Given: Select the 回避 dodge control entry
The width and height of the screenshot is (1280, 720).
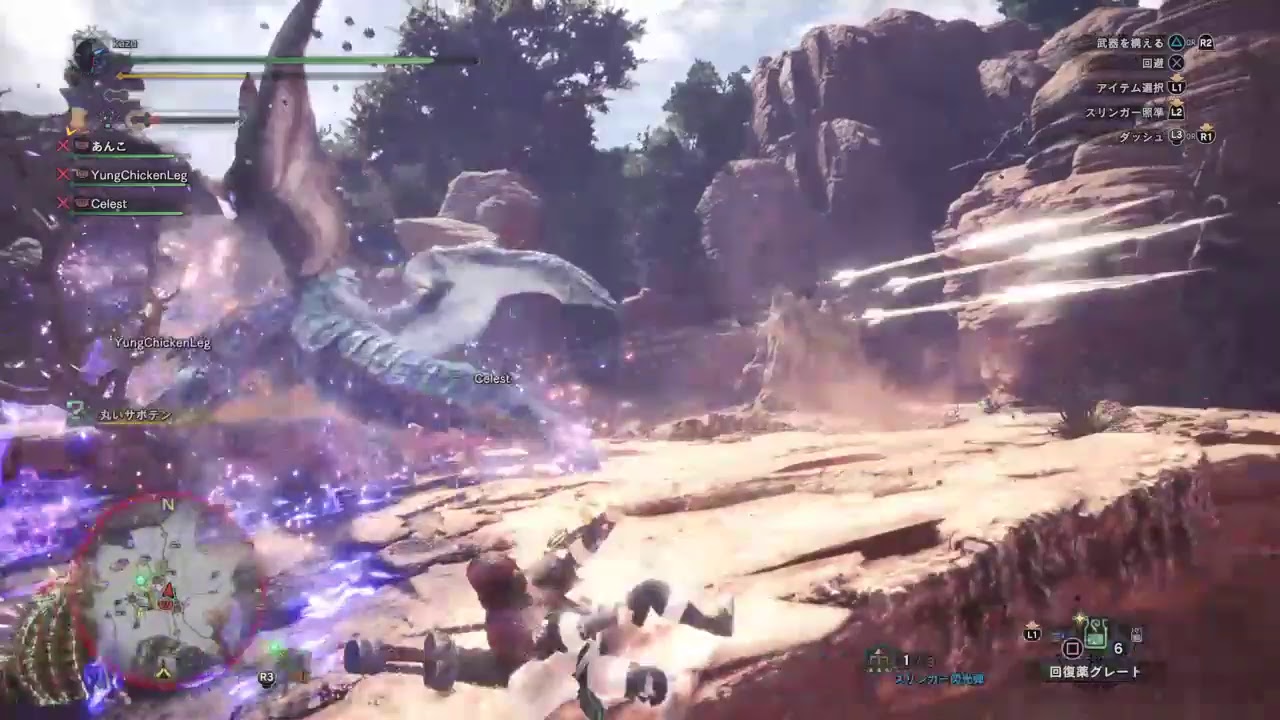Looking at the screenshot, I should tap(1152, 63).
